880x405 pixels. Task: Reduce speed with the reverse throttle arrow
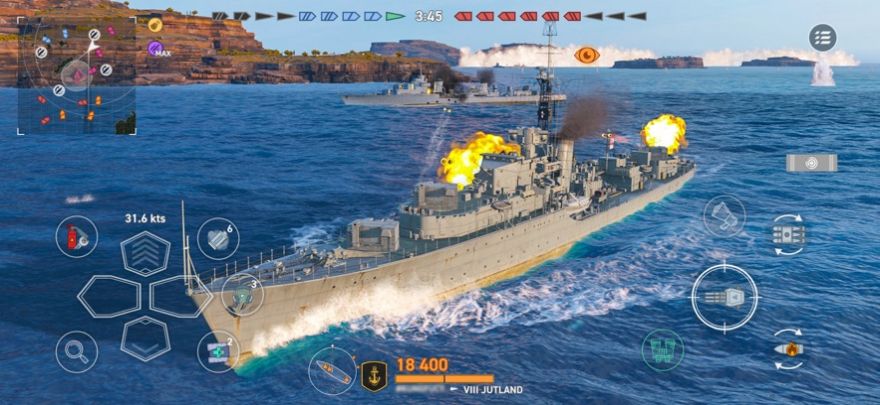point(145,337)
